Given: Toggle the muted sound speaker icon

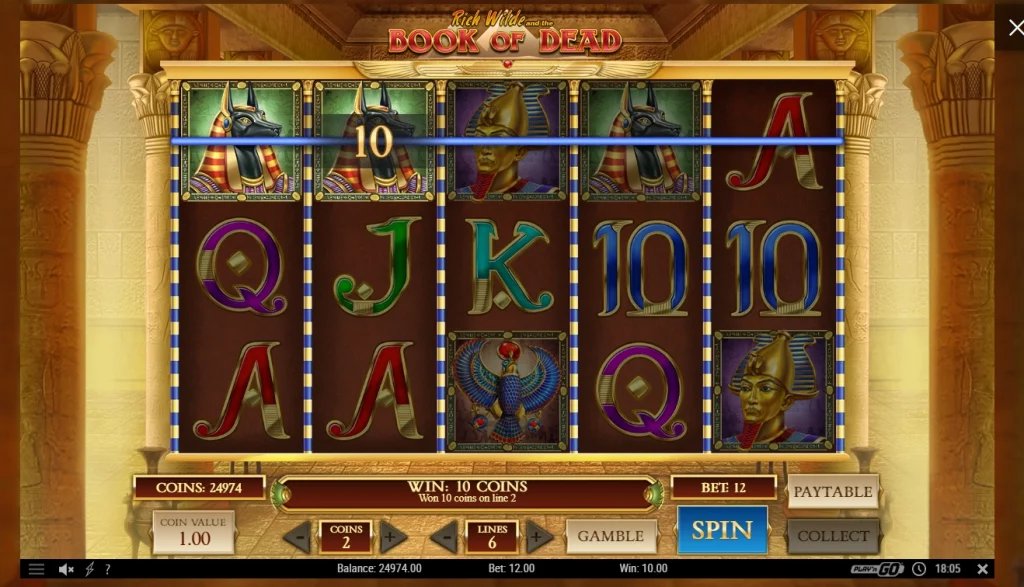Looking at the screenshot, I should pyautogui.click(x=66, y=569).
